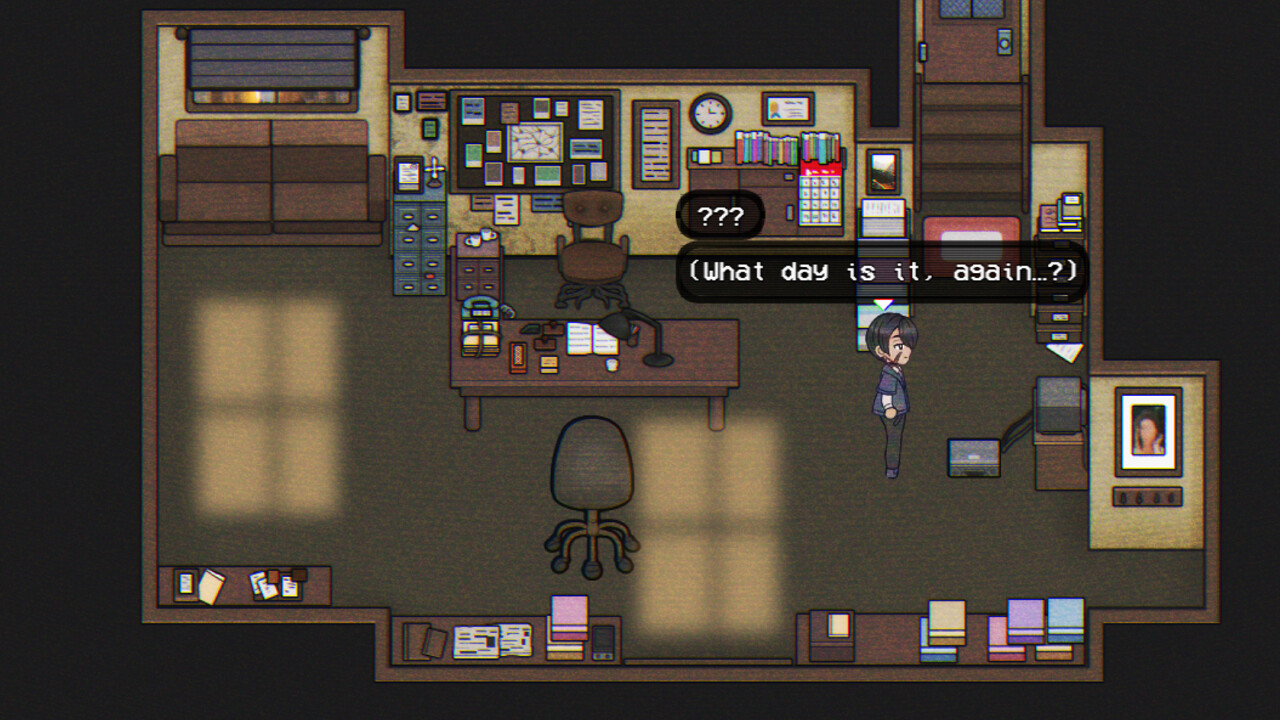The width and height of the screenshot is (1280, 720).
Task: Advance the dialogue box text
Action: (884, 271)
